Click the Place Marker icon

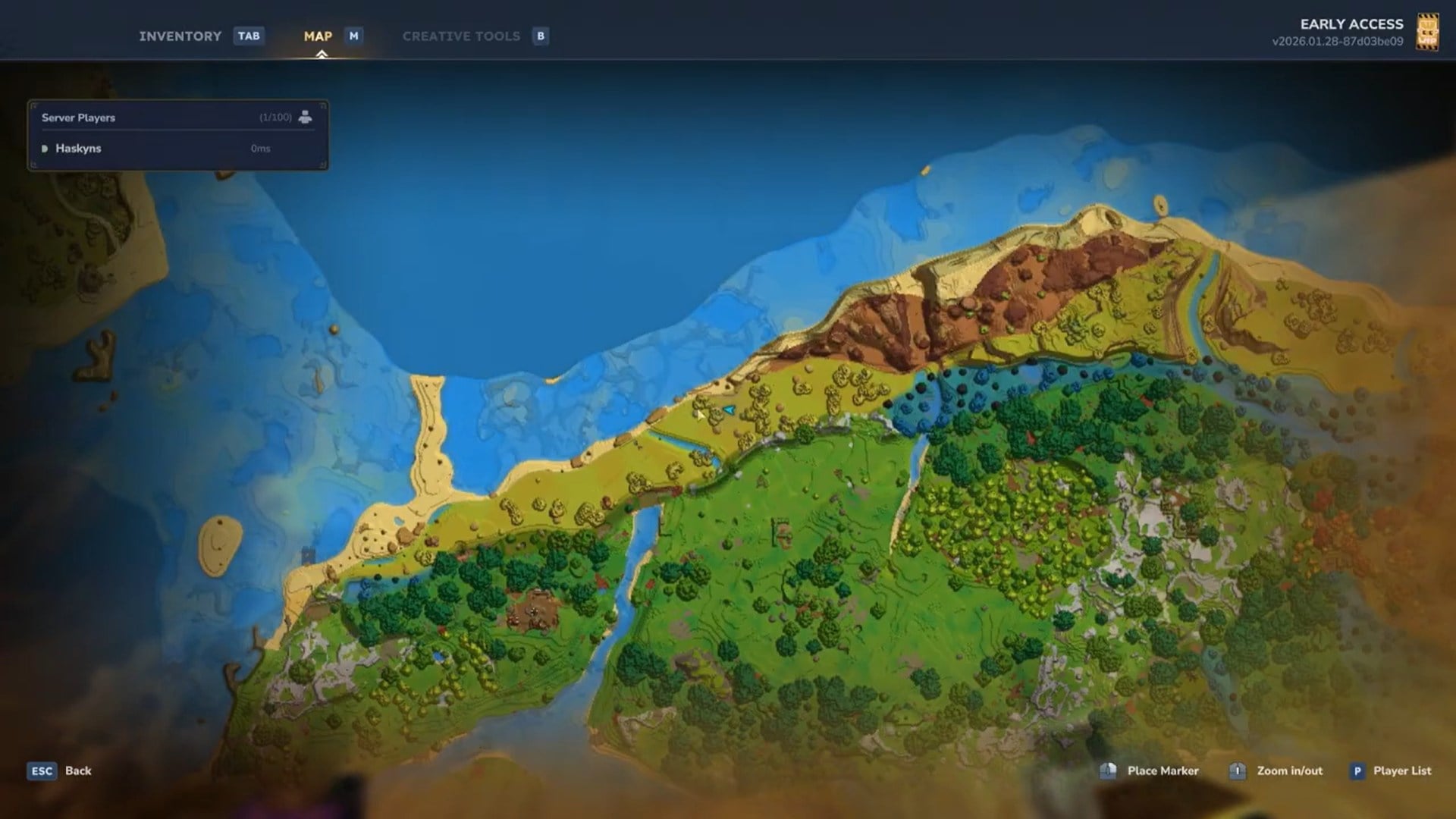(x=1107, y=770)
